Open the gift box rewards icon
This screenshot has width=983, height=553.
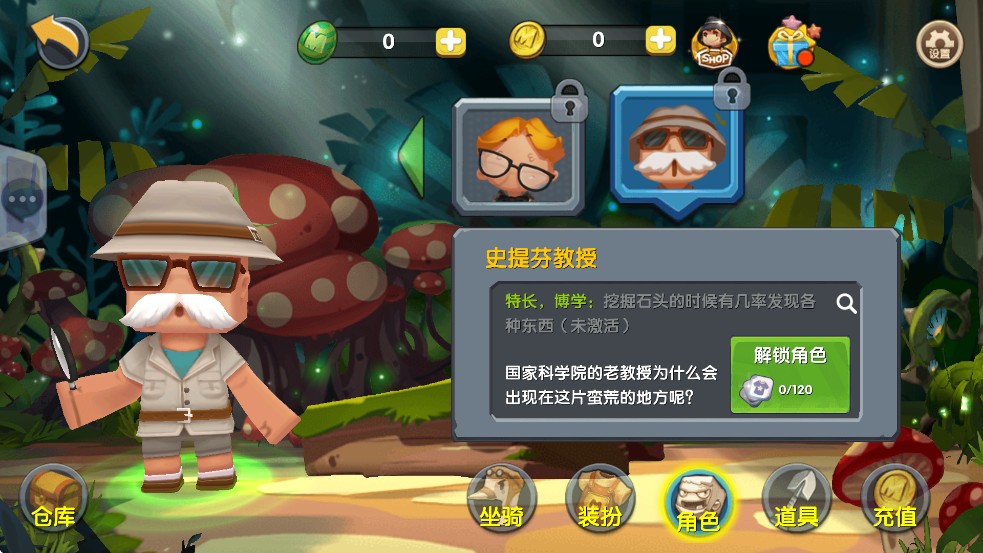(x=789, y=43)
